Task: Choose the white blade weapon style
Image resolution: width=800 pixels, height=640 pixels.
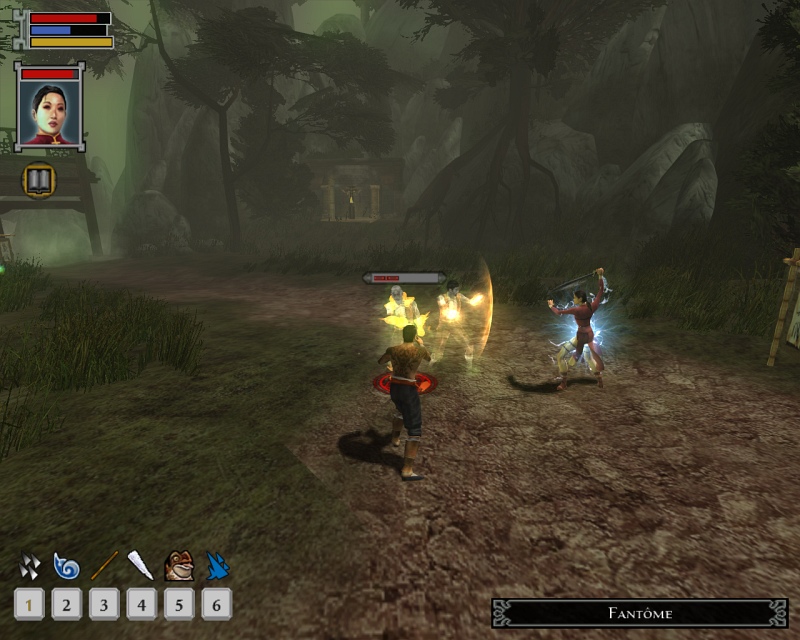Action: (141, 567)
